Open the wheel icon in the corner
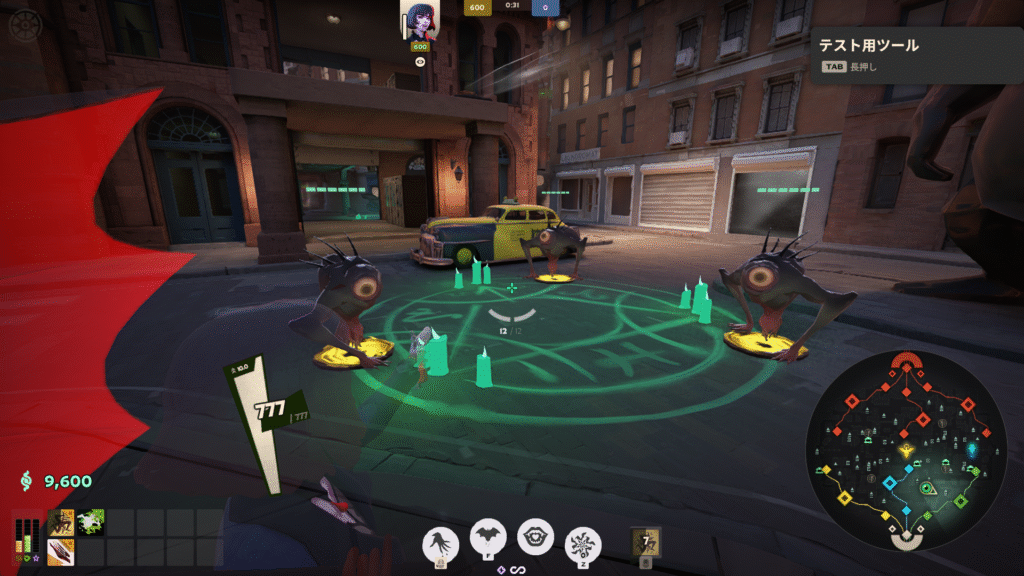 (x=21, y=25)
